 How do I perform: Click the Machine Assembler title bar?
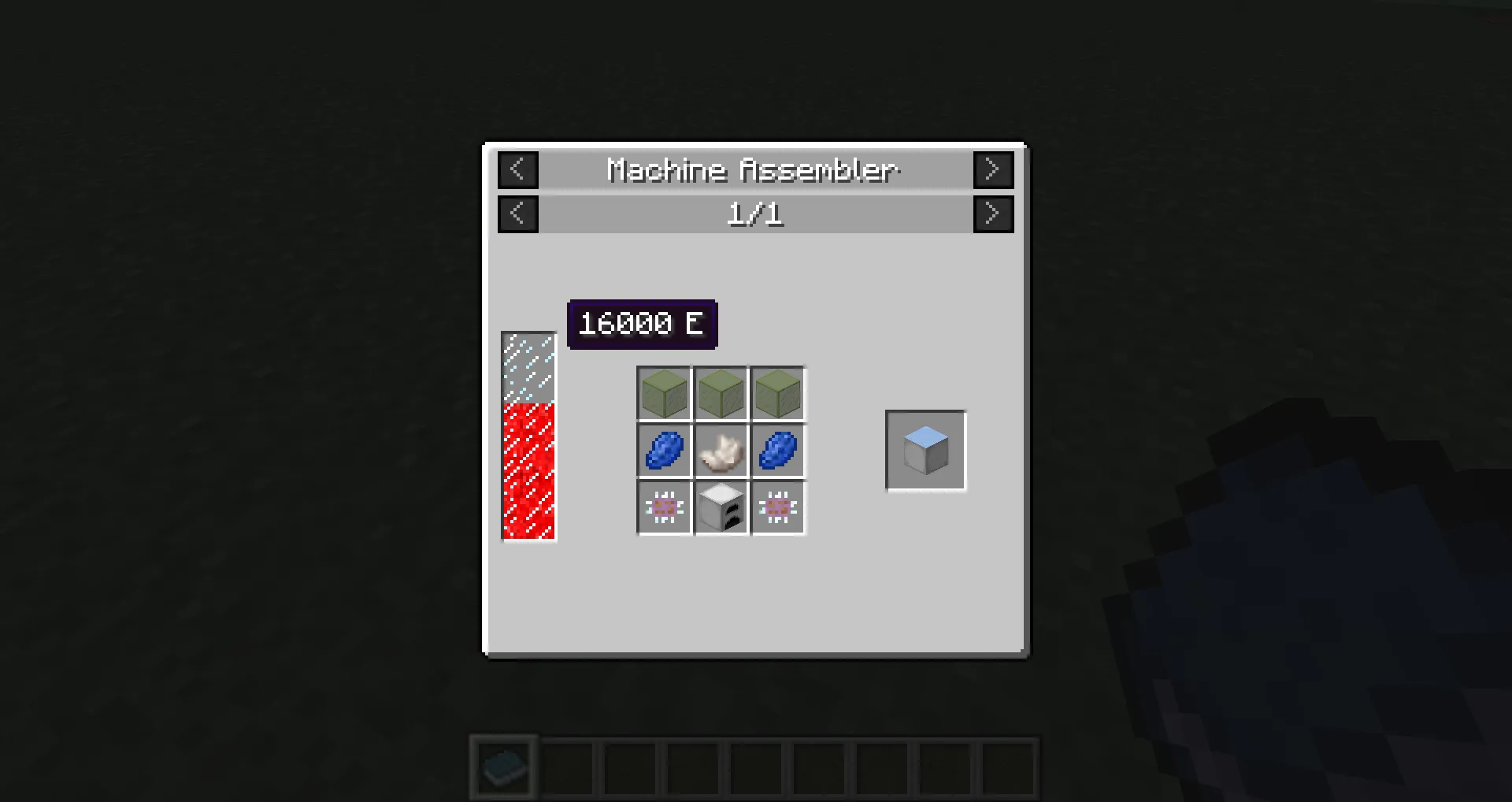point(754,169)
